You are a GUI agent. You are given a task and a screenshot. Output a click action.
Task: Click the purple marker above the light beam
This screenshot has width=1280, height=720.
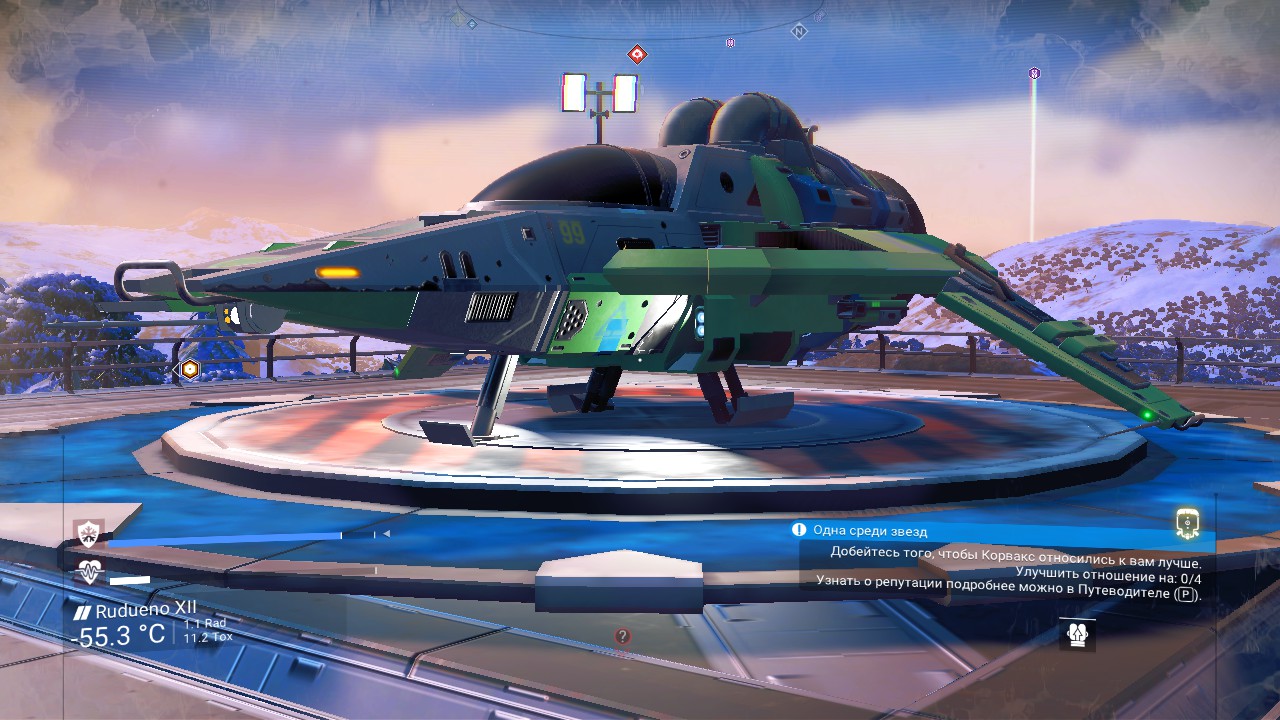(x=1034, y=73)
